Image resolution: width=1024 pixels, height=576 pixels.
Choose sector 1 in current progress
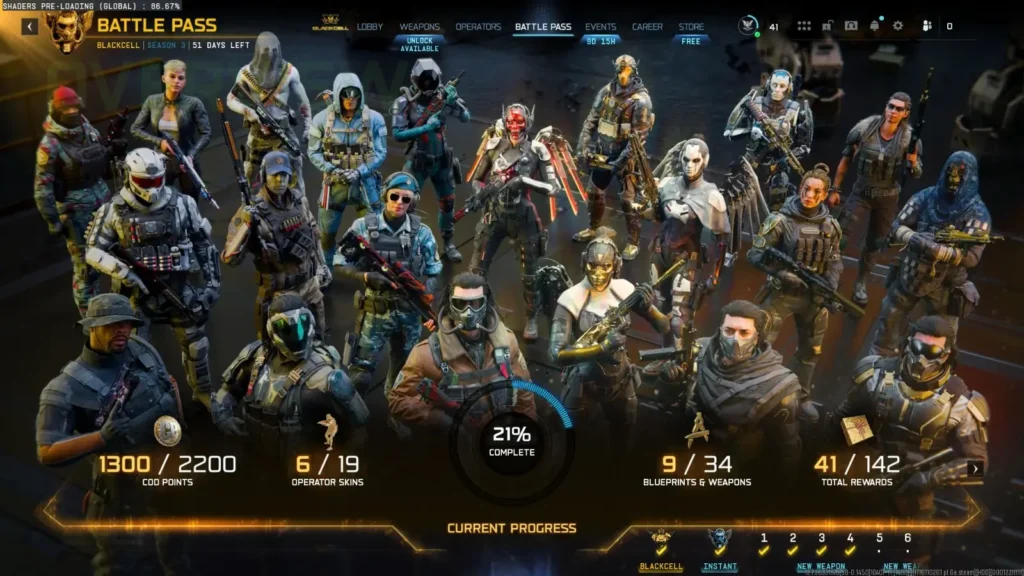pyautogui.click(x=764, y=544)
